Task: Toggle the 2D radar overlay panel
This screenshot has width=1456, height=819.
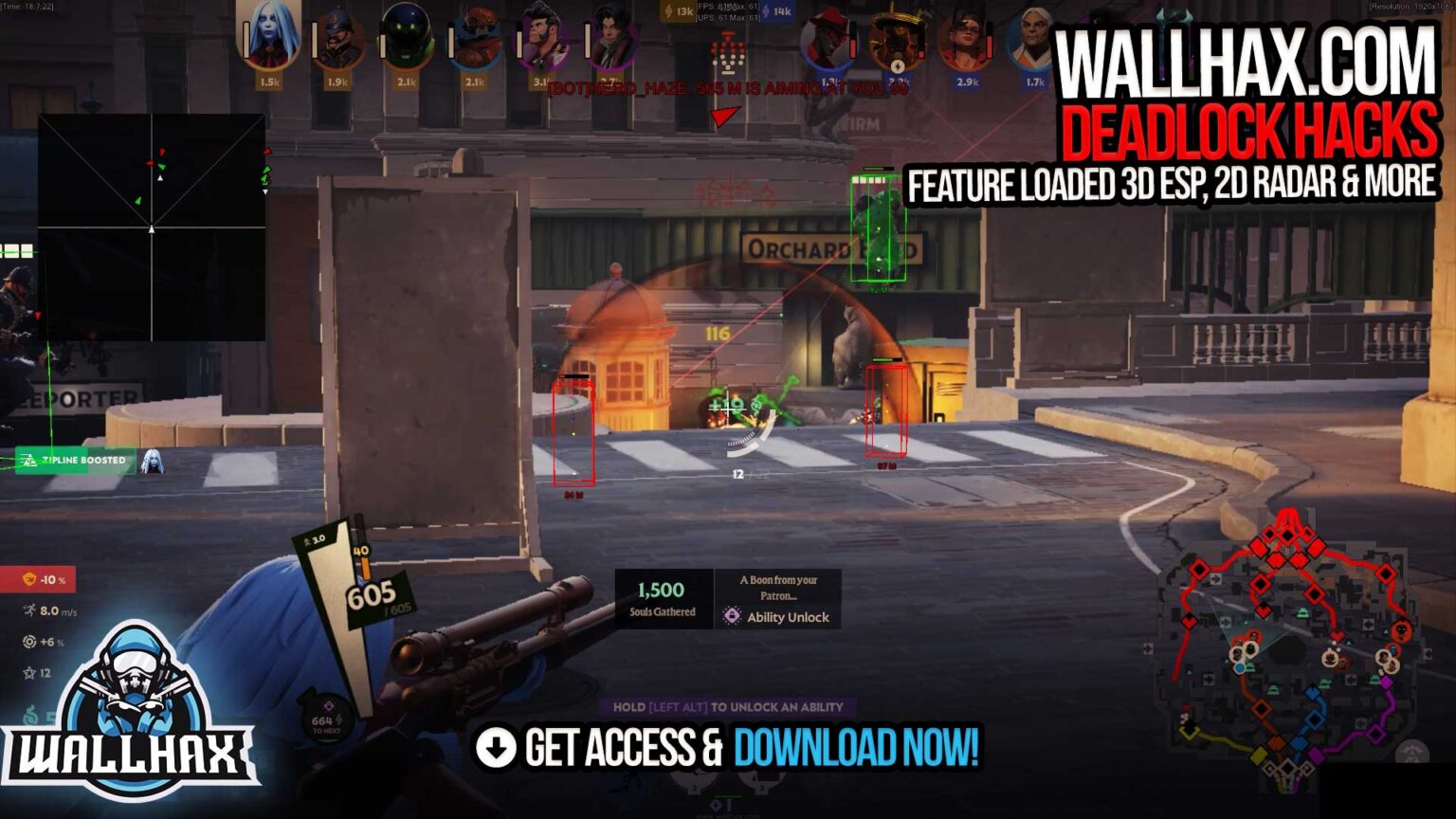Action: pos(154,226)
